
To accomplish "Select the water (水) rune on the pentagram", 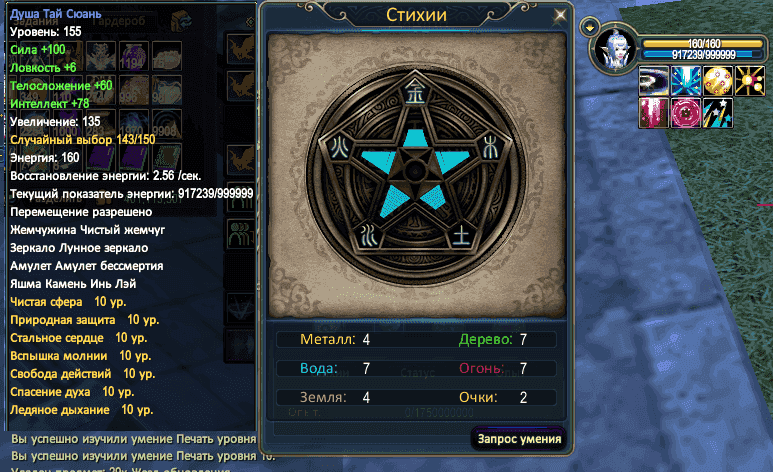I will tap(368, 236).
